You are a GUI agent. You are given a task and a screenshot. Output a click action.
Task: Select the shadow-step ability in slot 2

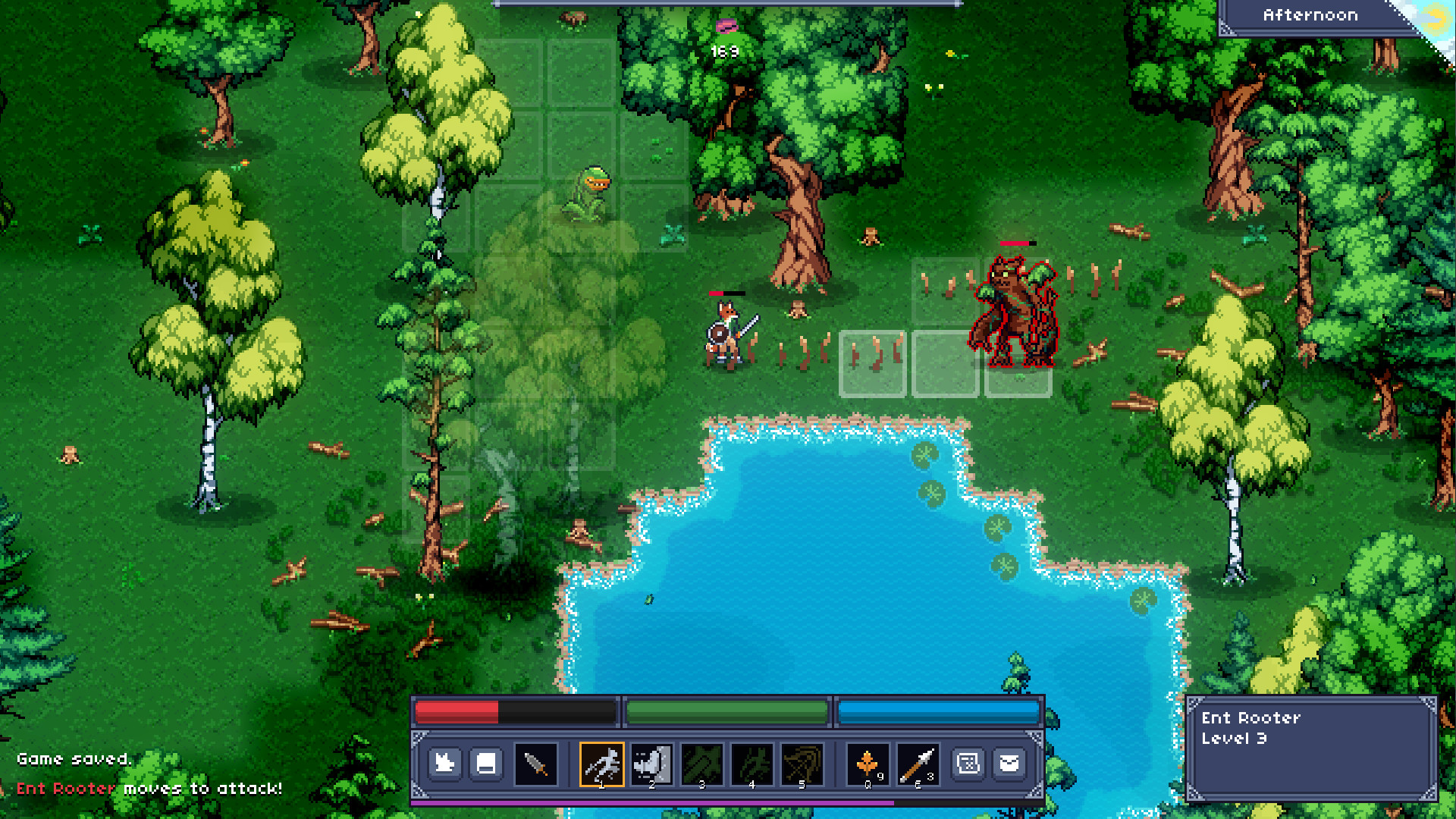[651, 763]
